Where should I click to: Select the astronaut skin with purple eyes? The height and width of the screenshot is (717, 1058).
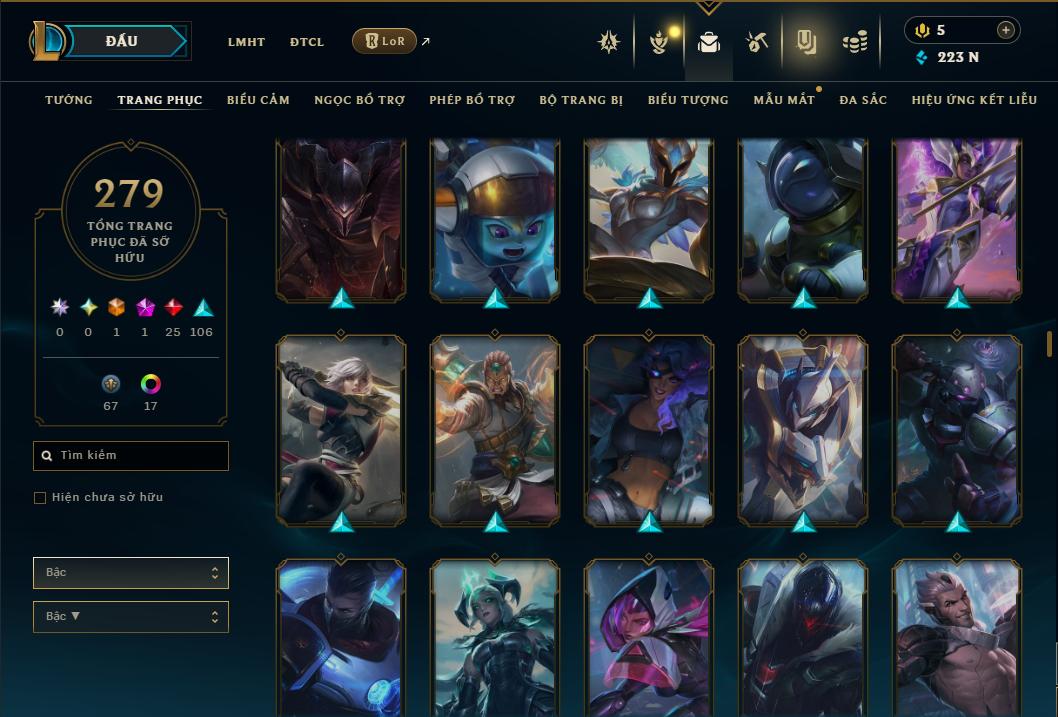pyautogui.click(x=495, y=218)
